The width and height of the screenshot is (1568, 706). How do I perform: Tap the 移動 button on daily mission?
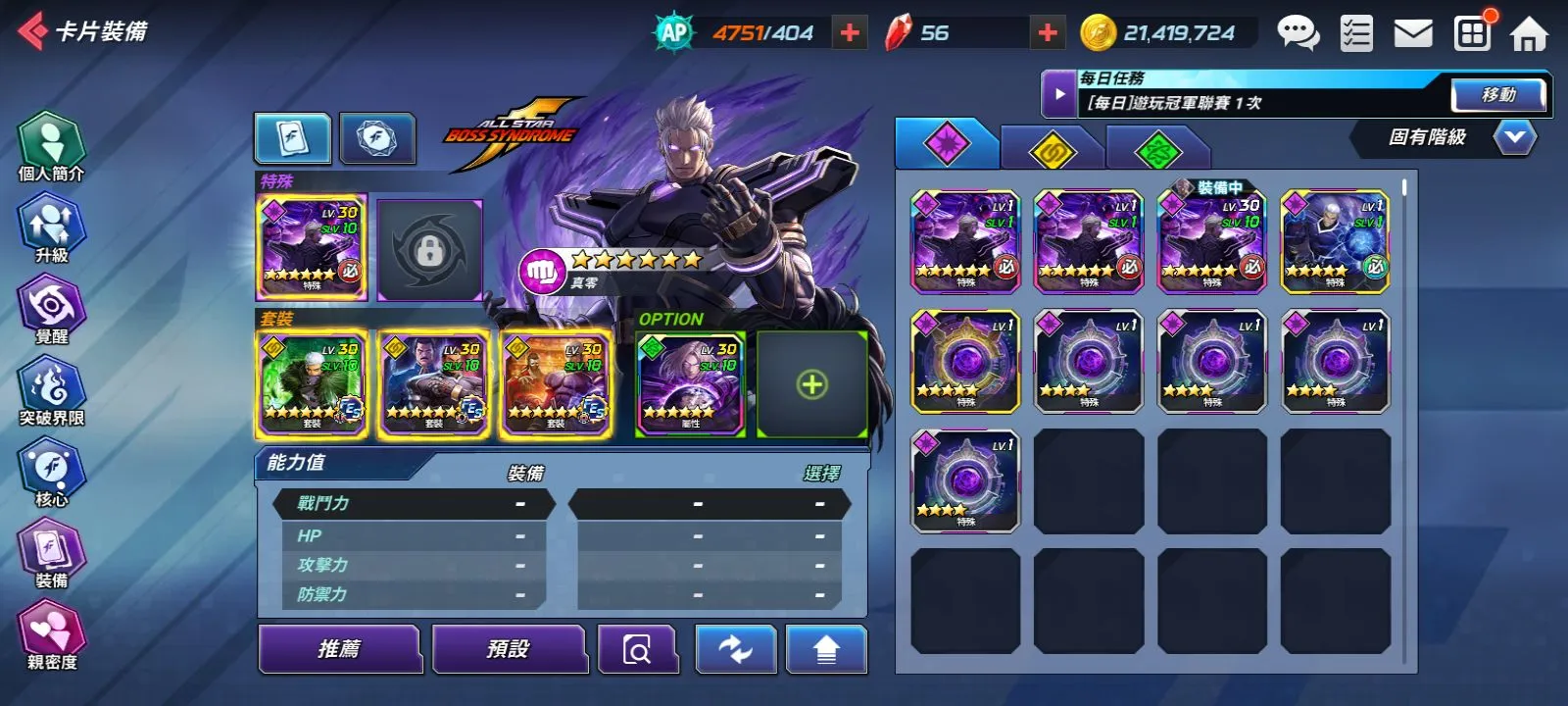click(x=1498, y=95)
